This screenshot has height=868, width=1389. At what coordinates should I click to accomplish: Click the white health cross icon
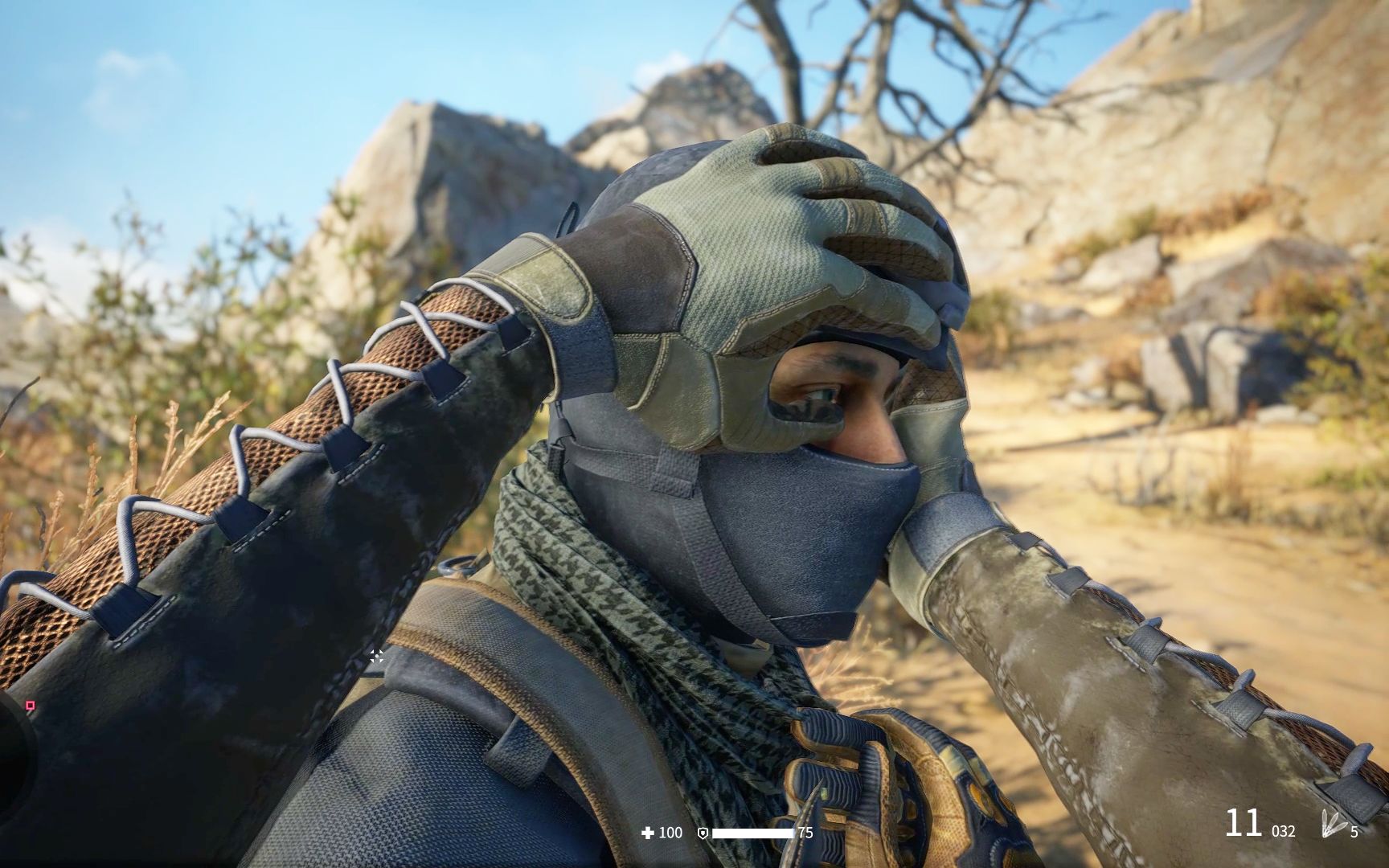(648, 833)
